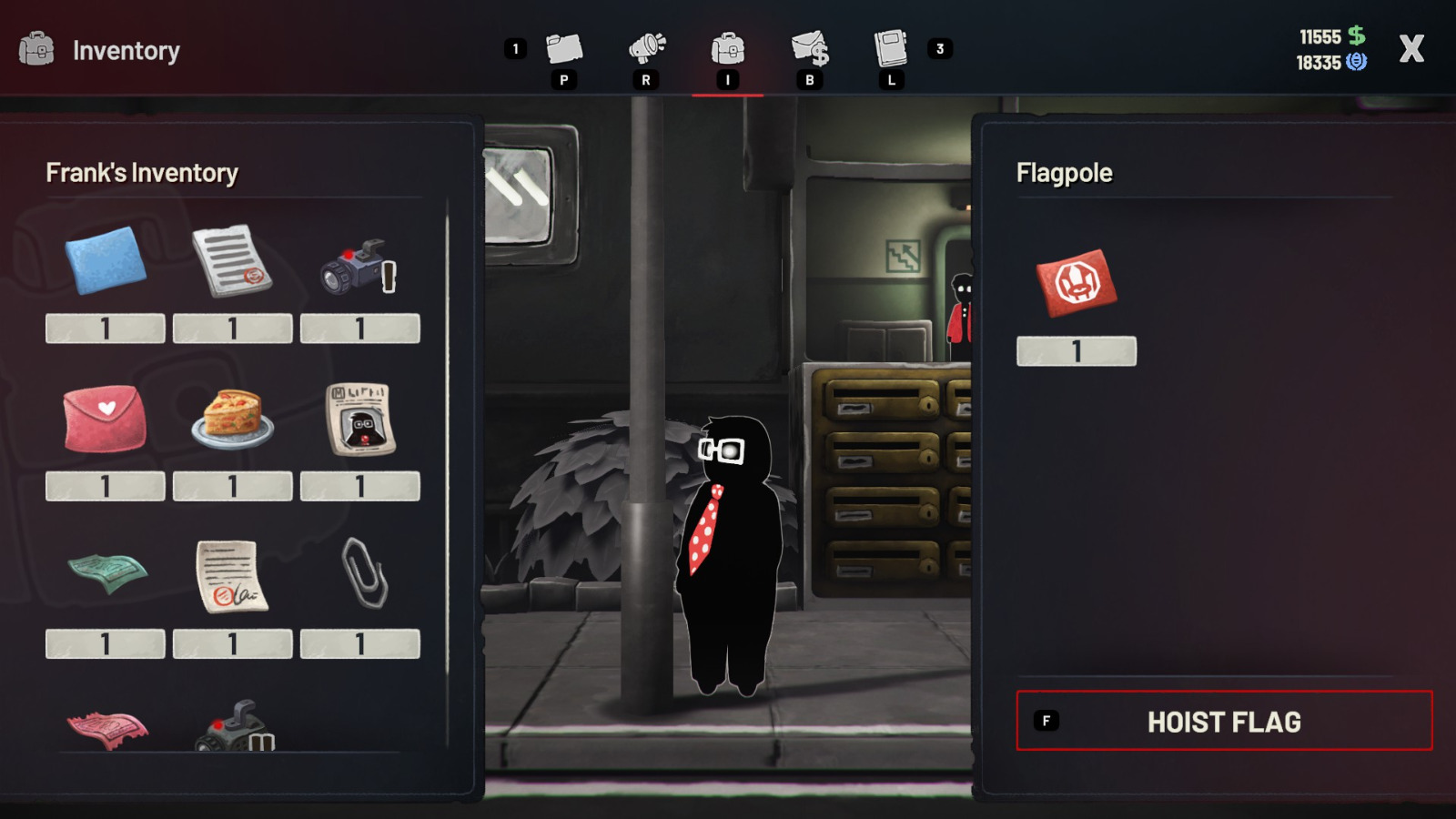Select the blue pillow item
1456x819 pixels.
pyautogui.click(x=106, y=260)
